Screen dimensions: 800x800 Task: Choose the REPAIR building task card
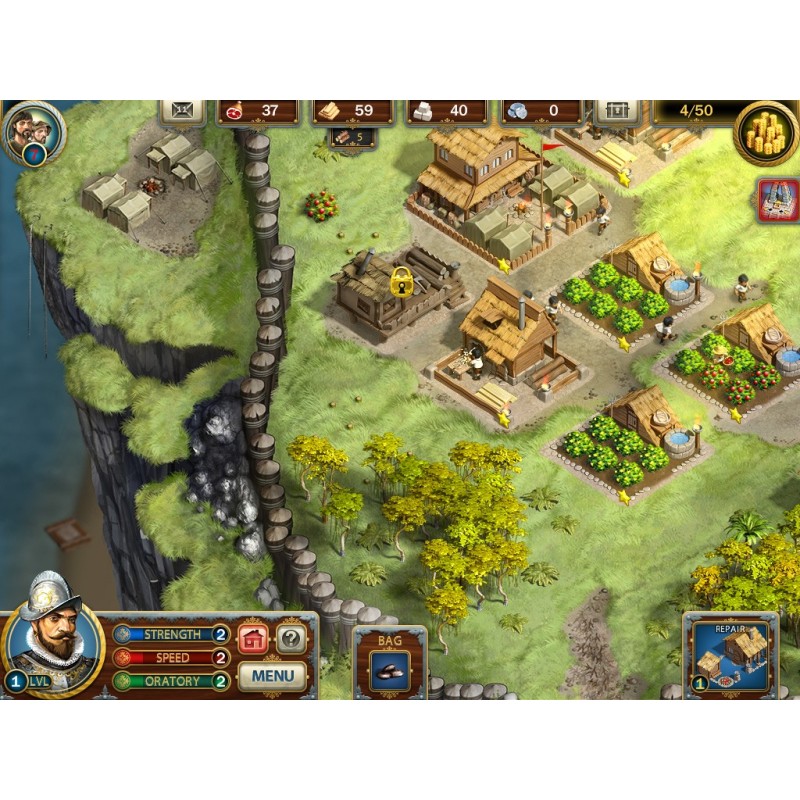pos(731,656)
